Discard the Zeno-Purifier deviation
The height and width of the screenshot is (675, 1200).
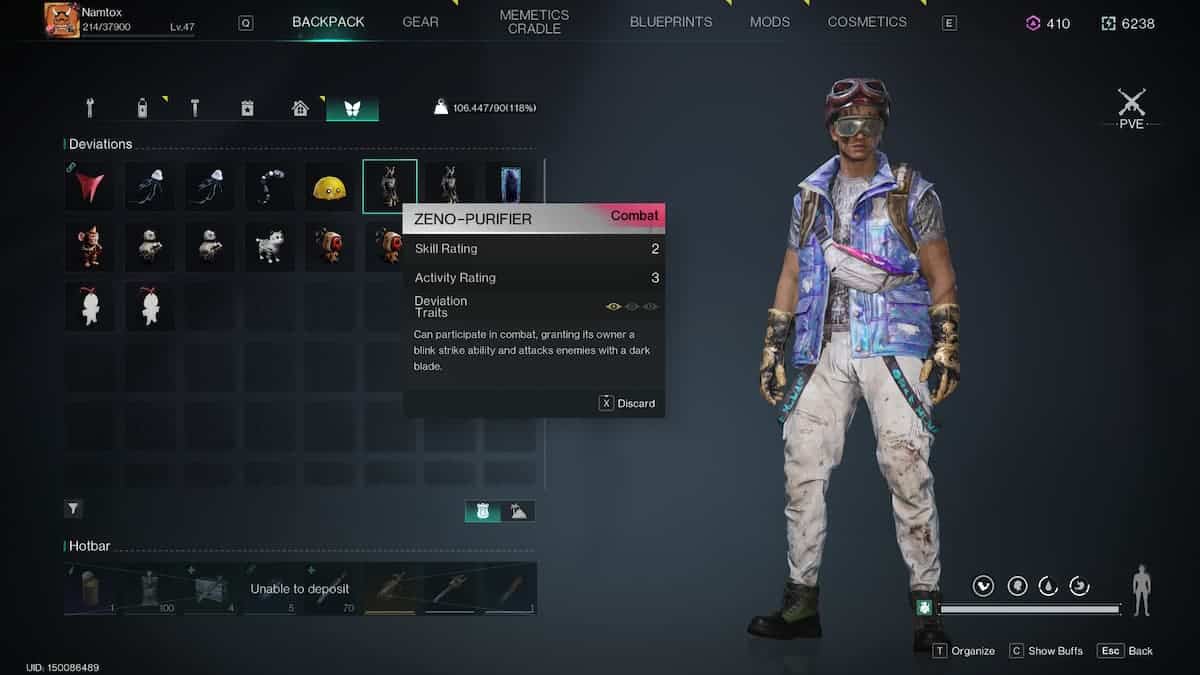(x=627, y=403)
